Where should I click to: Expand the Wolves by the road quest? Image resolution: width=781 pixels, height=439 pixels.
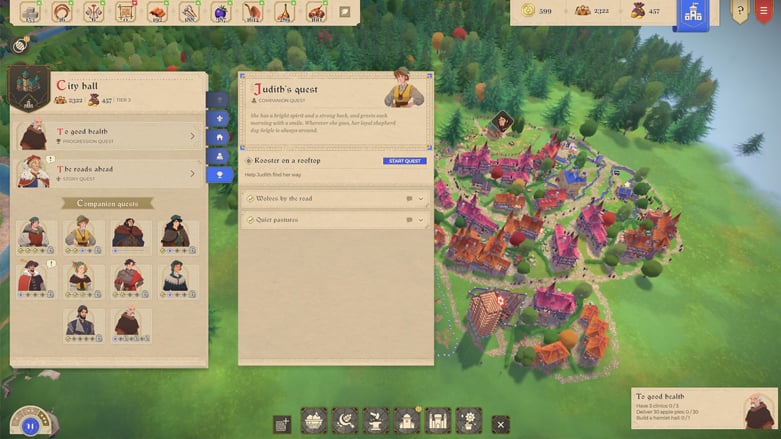point(335,199)
